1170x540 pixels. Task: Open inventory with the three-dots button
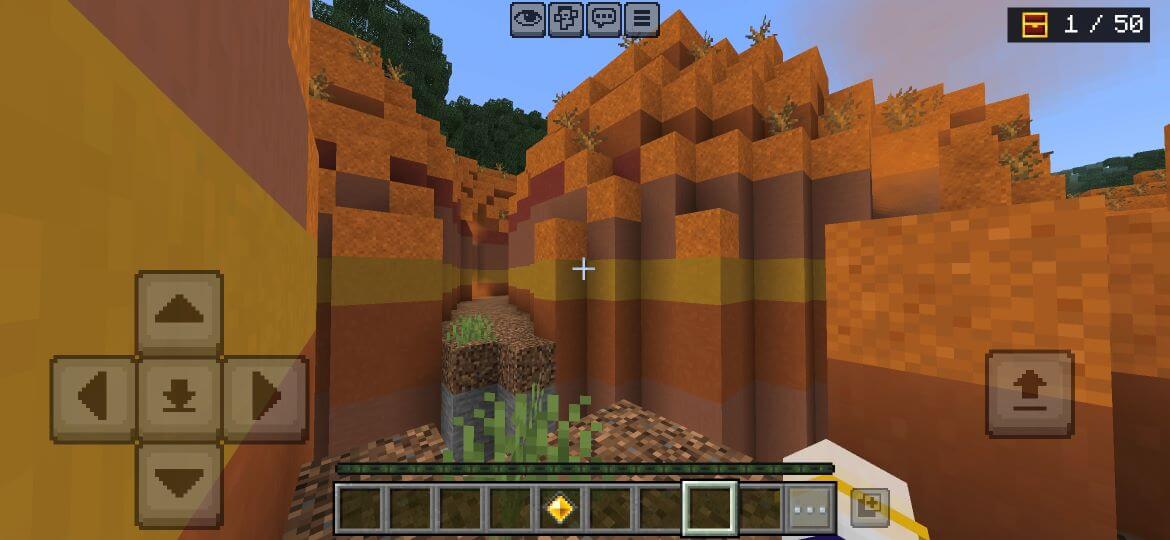click(809, 509)
